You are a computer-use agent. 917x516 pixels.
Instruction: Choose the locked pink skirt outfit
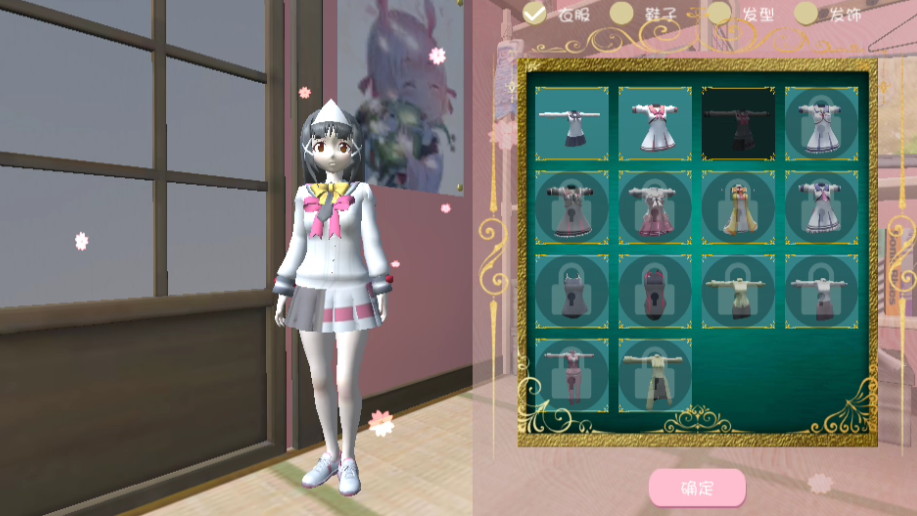click(x=655, y=208)
